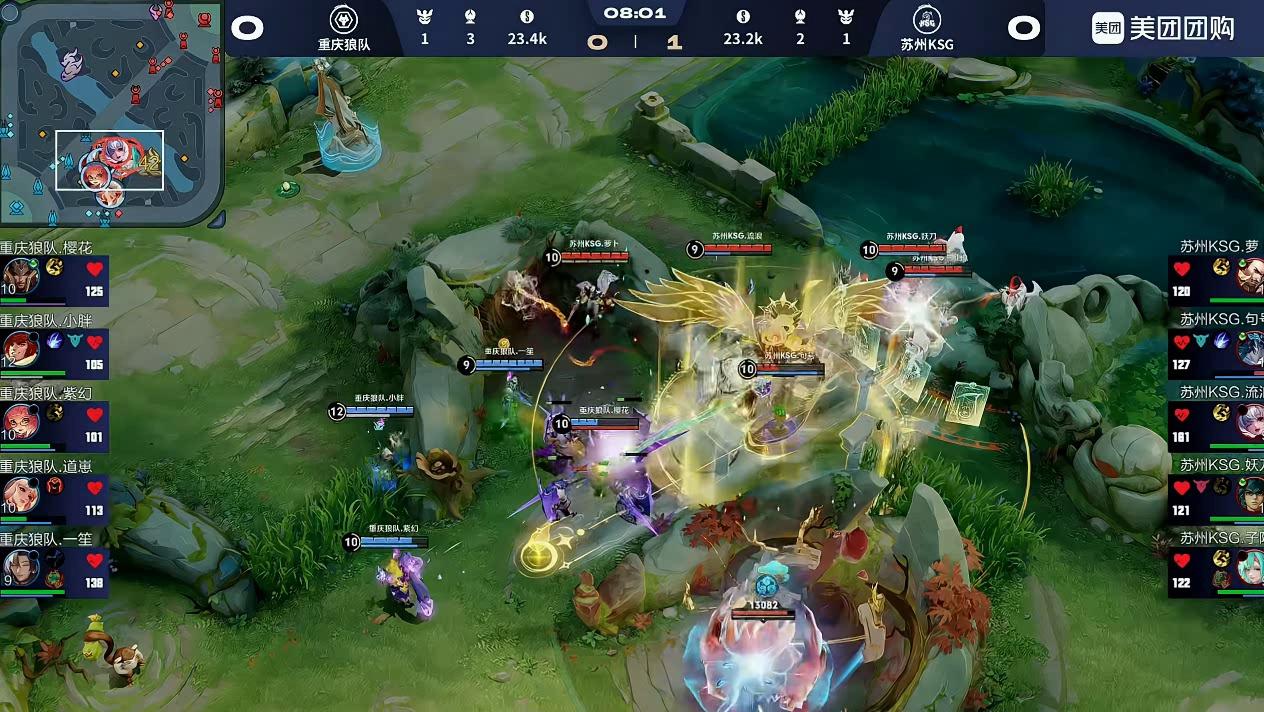
Task: Open the 苏州KSG.流 player panel
Action: click(x=1216, y=420)
